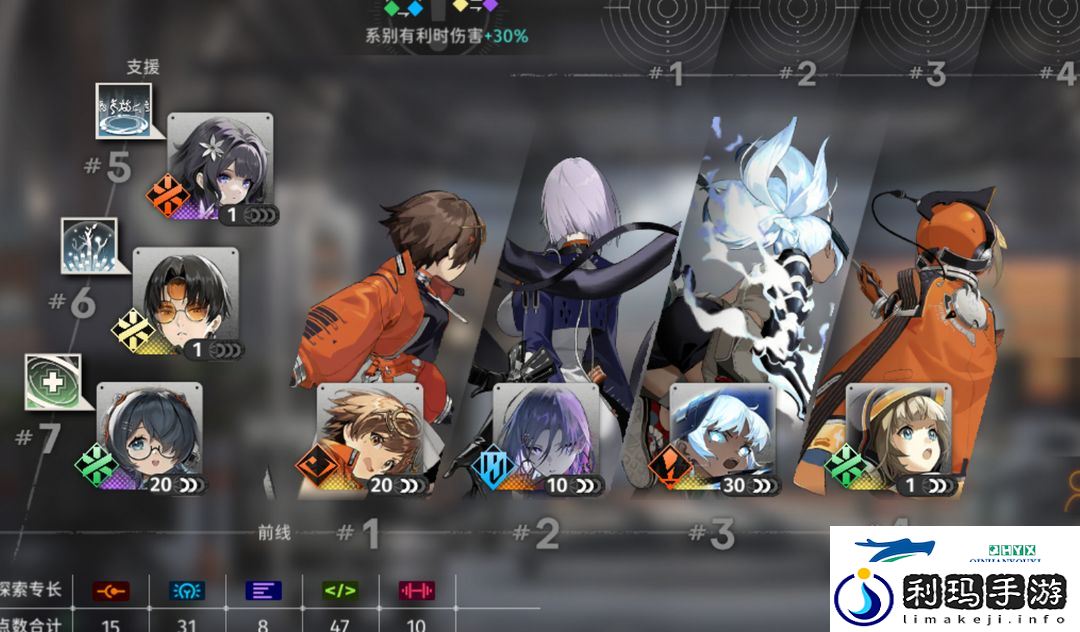Select the blue text-lines specialty icon
The height and width of the screenshot is (632, 1080).
click(263, 590)
